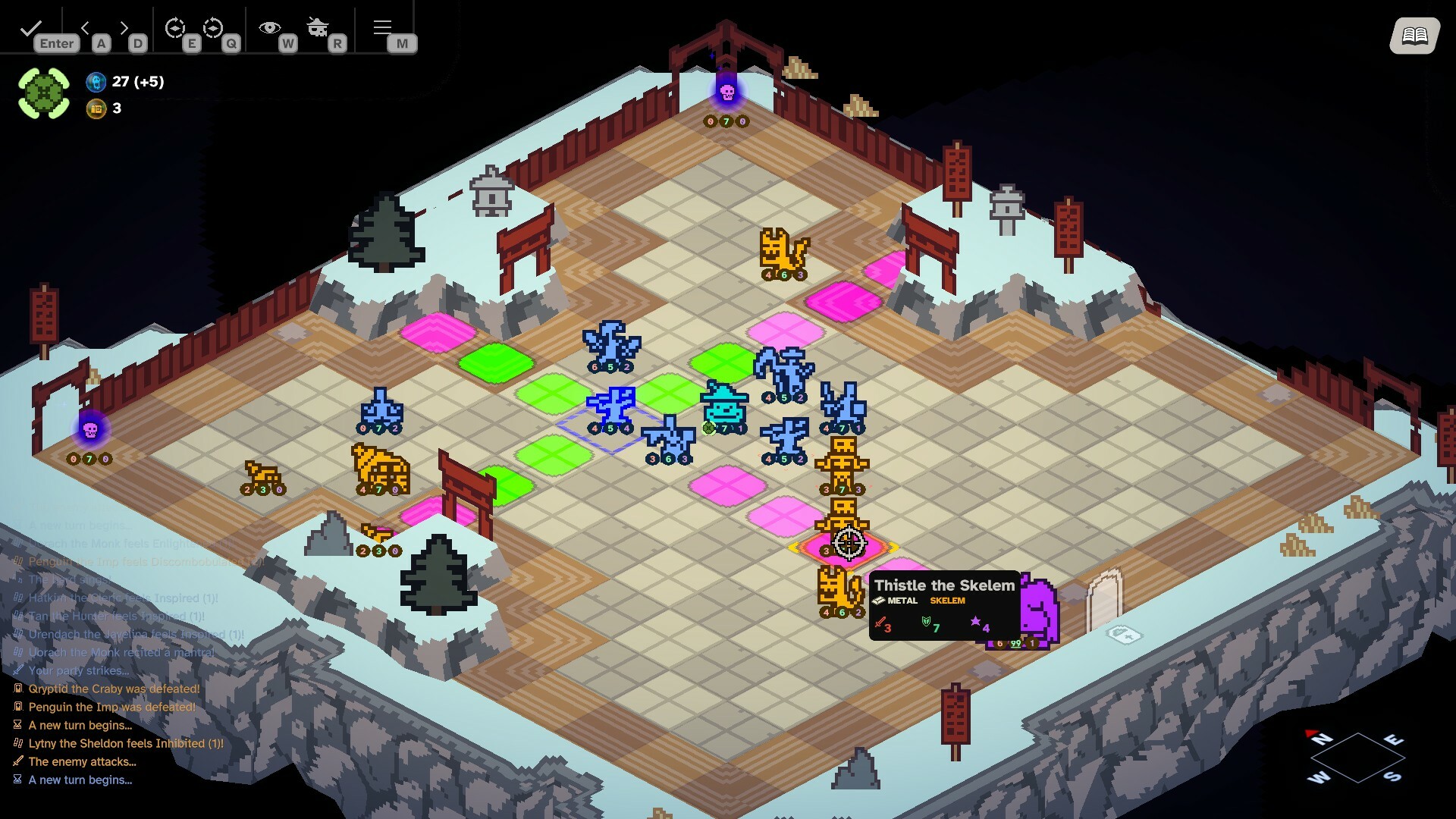Viewport: 1456px width, 819px height.
Task: Click the next unit chevron (D)
Action: pos(124,27)
